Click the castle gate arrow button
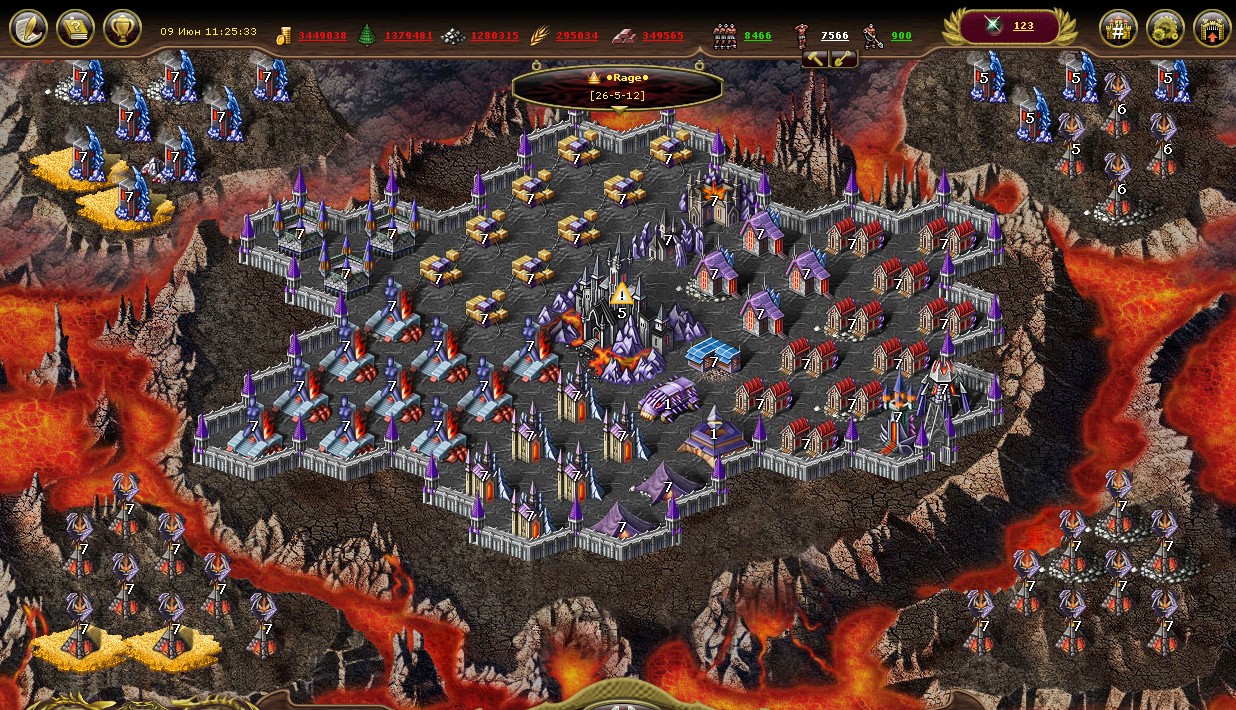1236x710 pixels. coord(1212,29)
